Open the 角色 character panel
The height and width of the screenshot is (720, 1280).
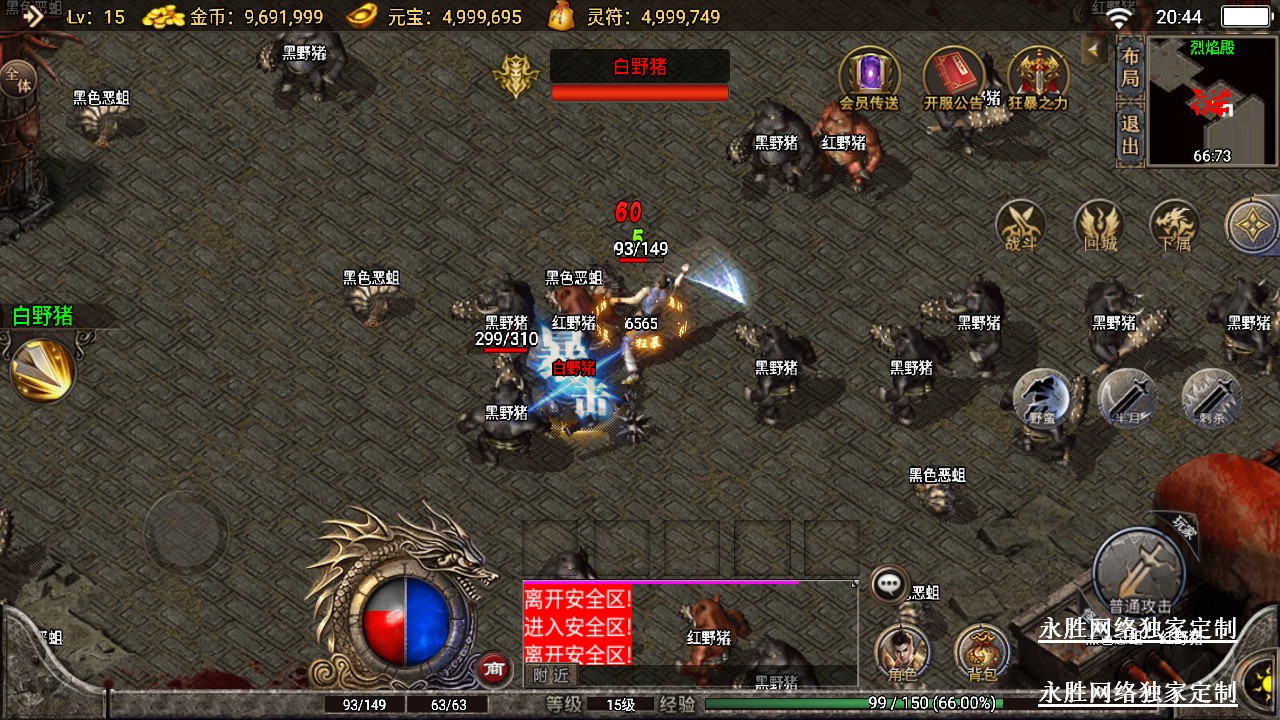coord(902,653)
